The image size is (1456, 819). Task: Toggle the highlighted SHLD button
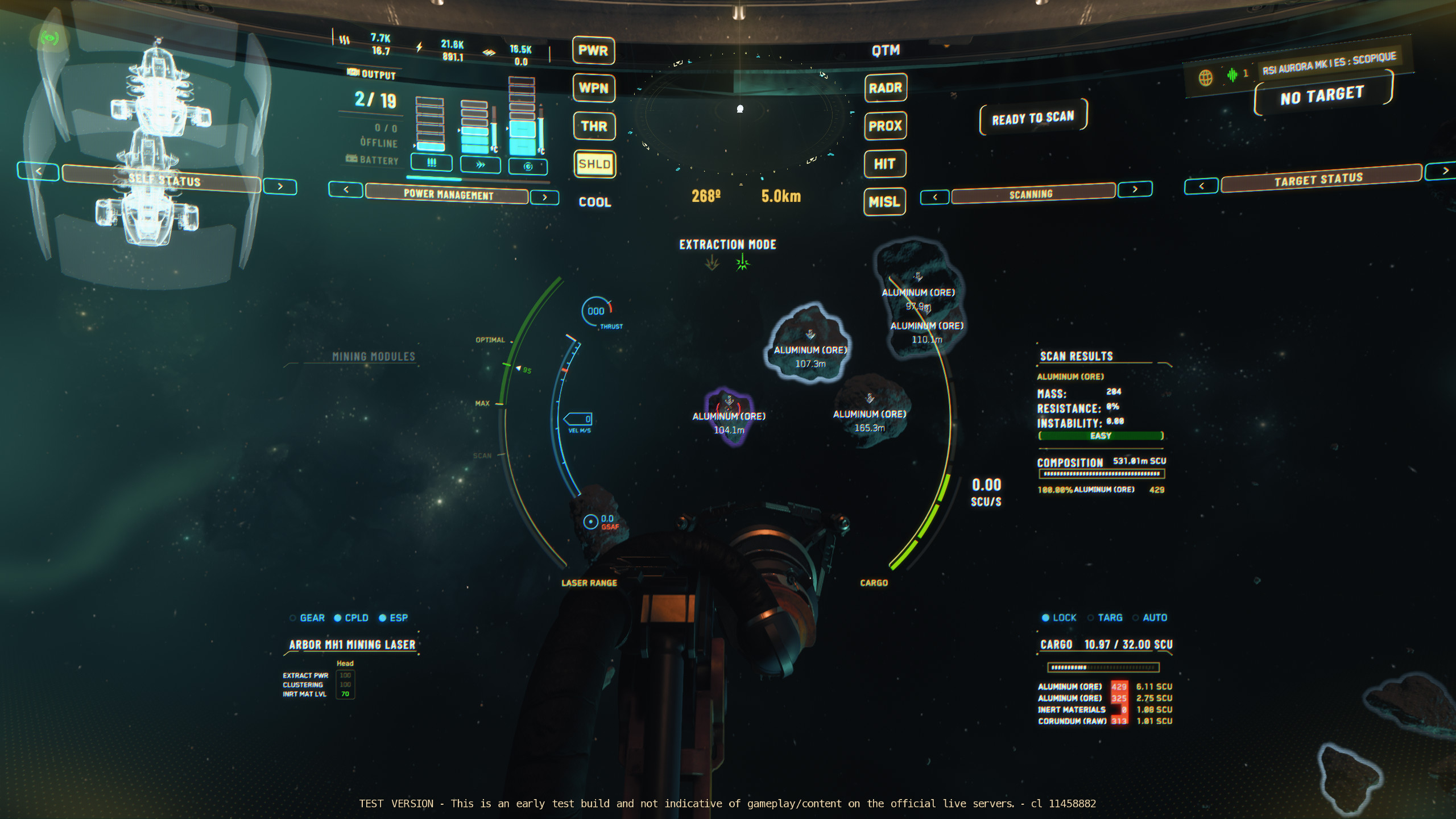(594, 164)
